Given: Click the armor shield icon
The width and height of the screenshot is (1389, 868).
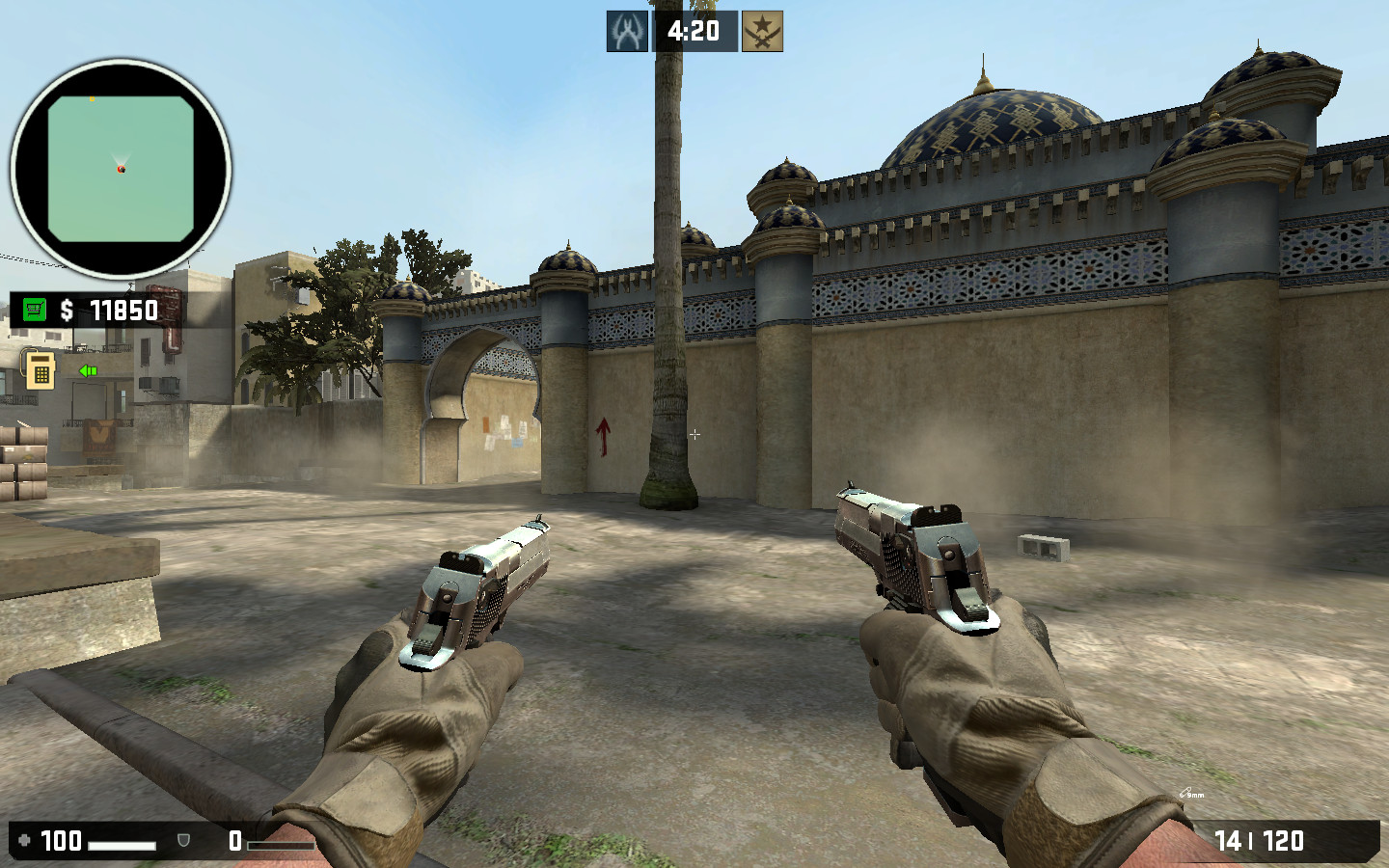Looking at the screenshot, I should click(181, 841).
